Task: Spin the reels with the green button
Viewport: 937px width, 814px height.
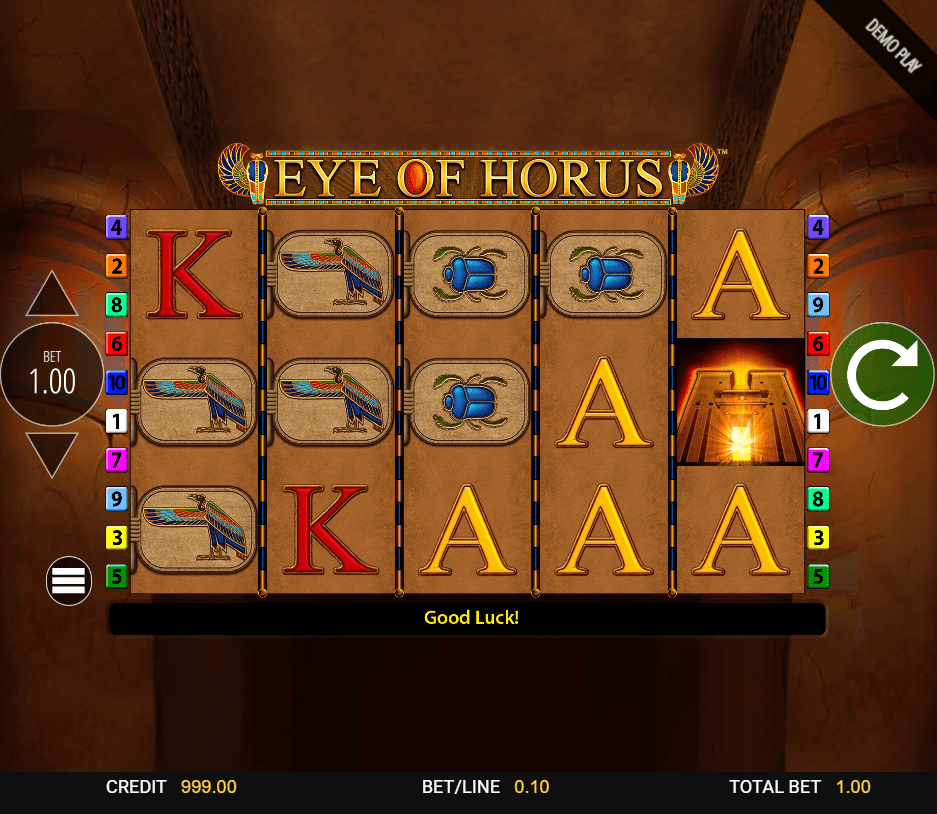Action: [883, 374]
